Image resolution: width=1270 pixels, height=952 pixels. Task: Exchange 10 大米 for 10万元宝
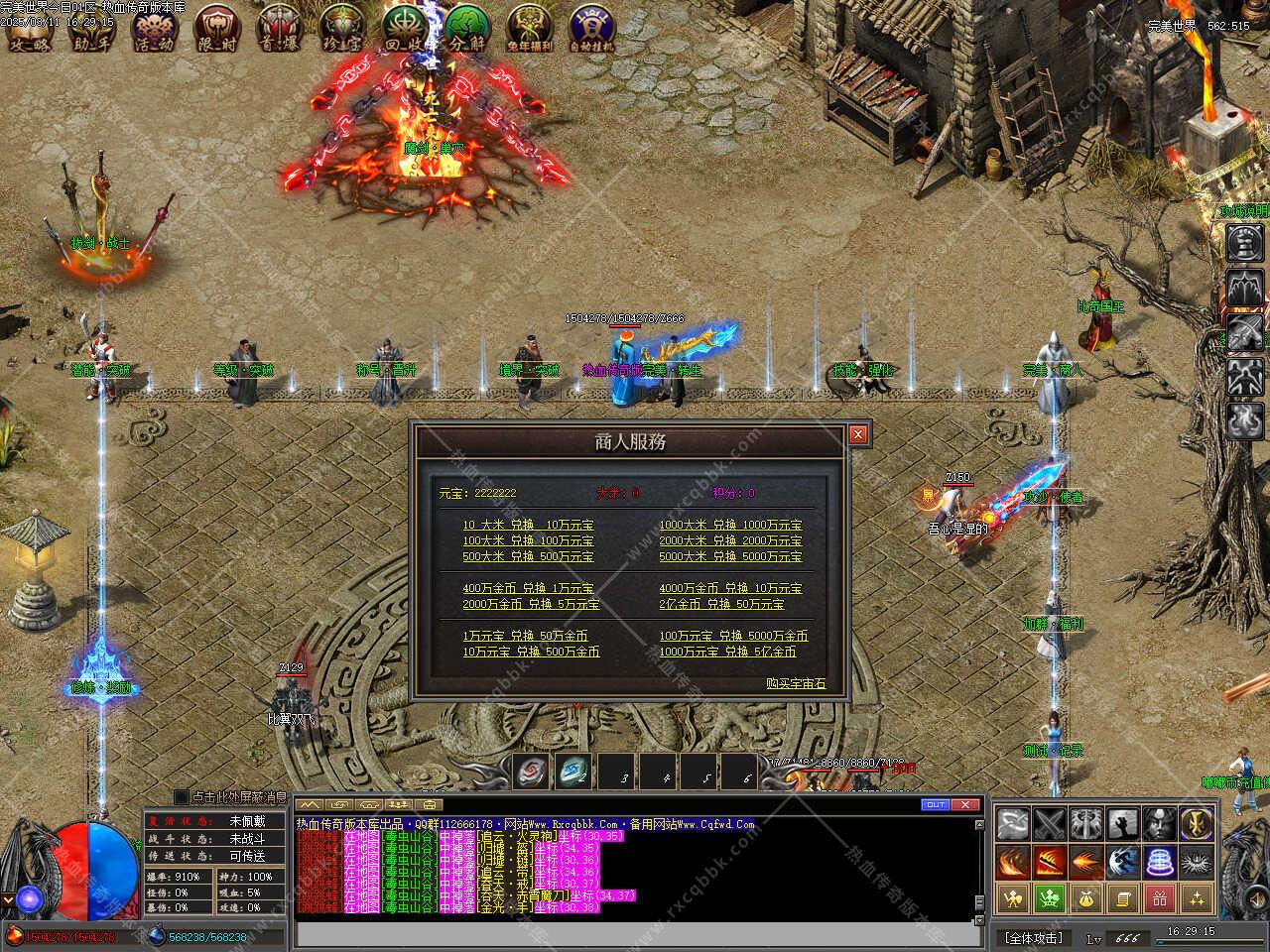pos(528,525)
